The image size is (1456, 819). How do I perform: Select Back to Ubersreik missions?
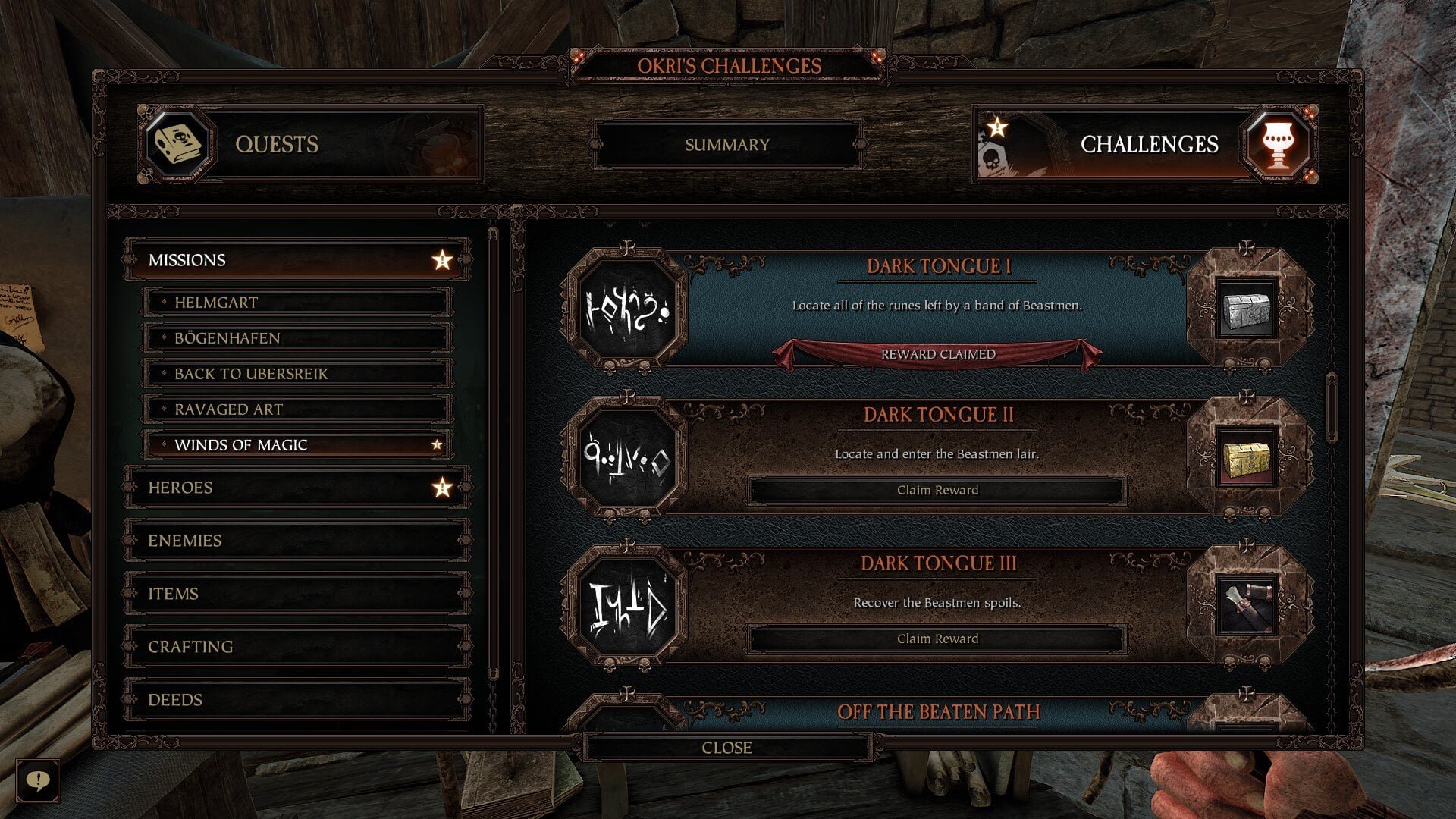[x=297, y=374]
